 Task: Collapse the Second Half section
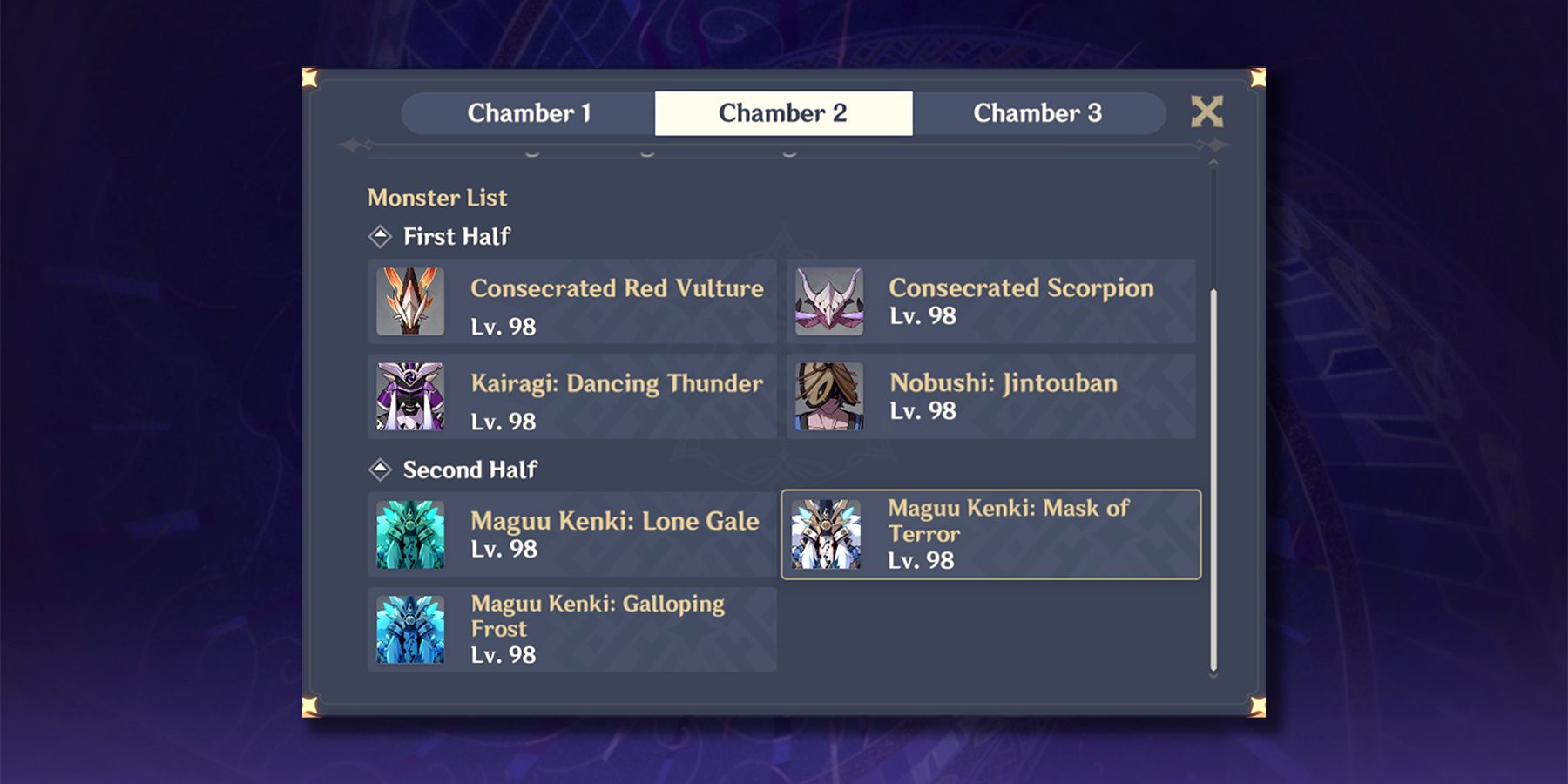coord(381,470)
